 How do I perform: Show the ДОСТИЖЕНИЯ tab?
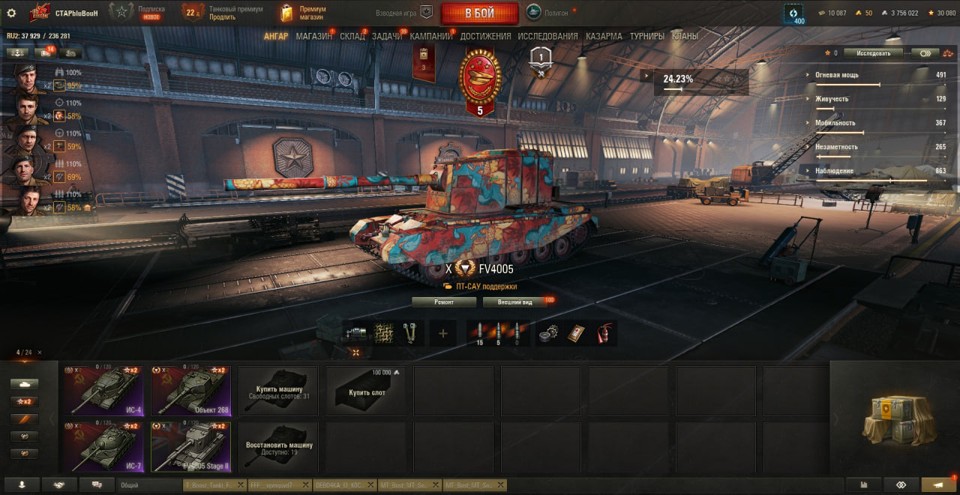click(x=485, y=36)
